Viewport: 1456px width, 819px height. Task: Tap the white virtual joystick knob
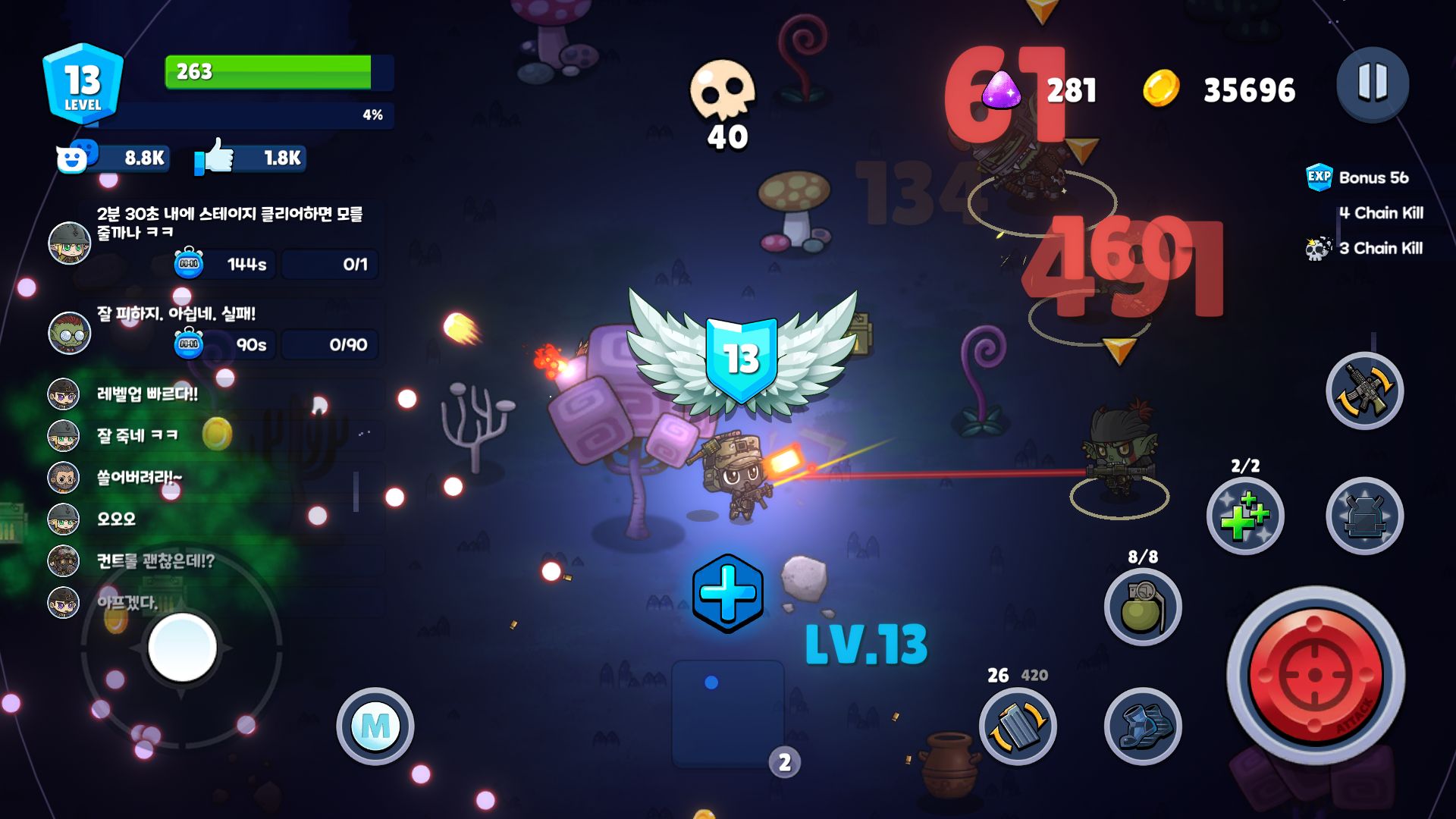point(182,647)
